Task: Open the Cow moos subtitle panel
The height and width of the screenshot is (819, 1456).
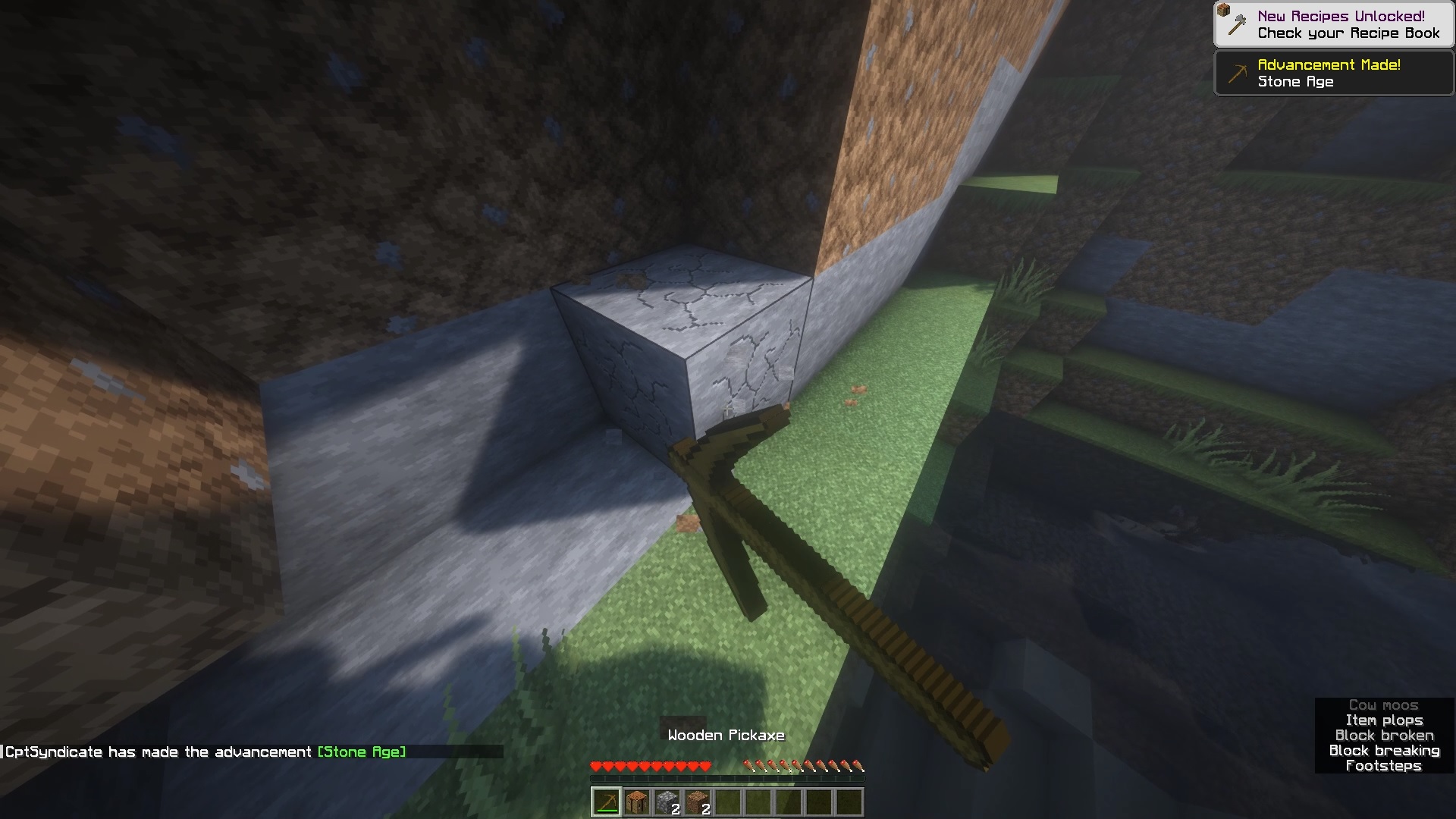Action: [1384, 704]
